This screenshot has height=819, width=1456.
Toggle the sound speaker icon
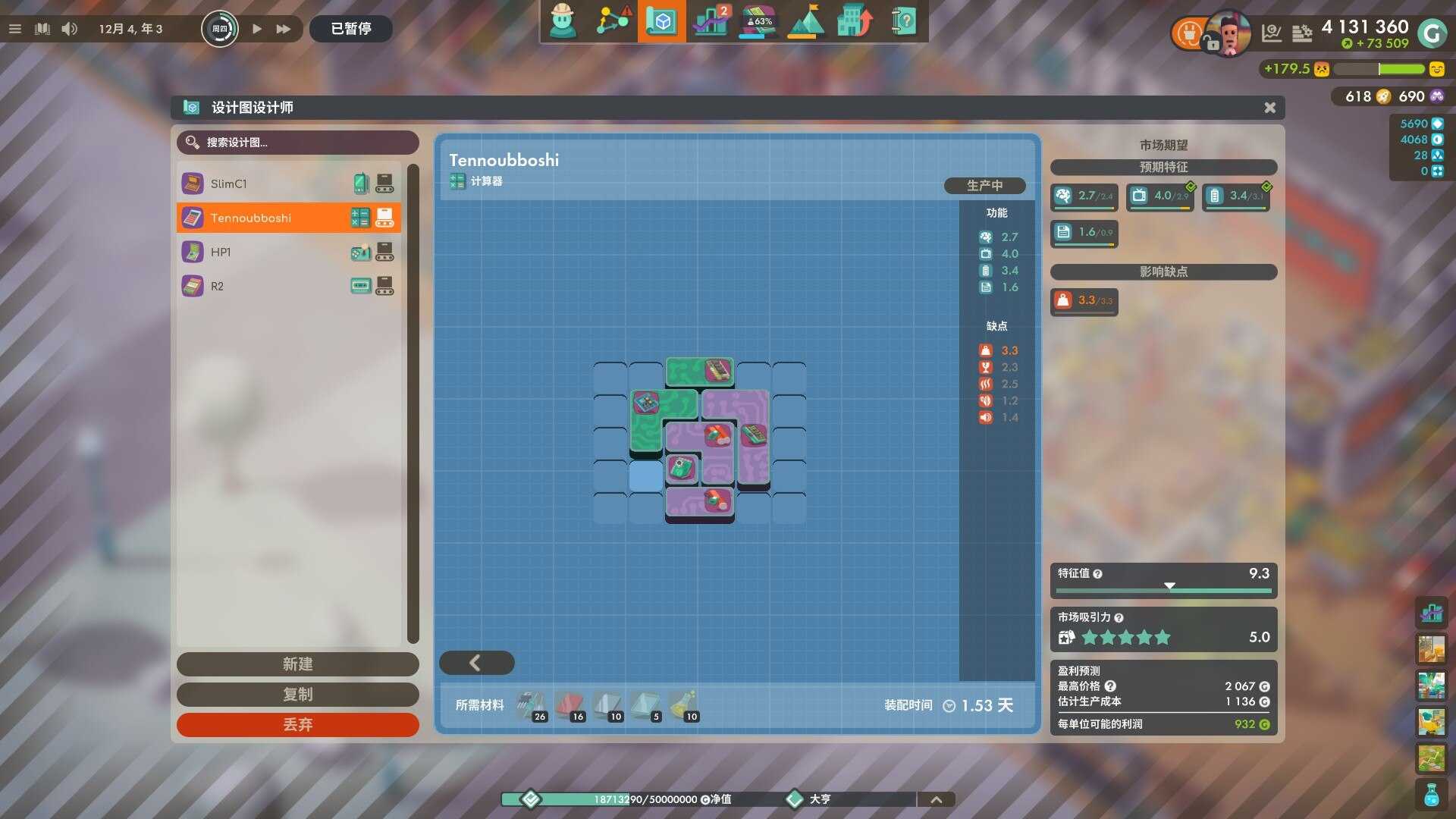tap(69, 29)
